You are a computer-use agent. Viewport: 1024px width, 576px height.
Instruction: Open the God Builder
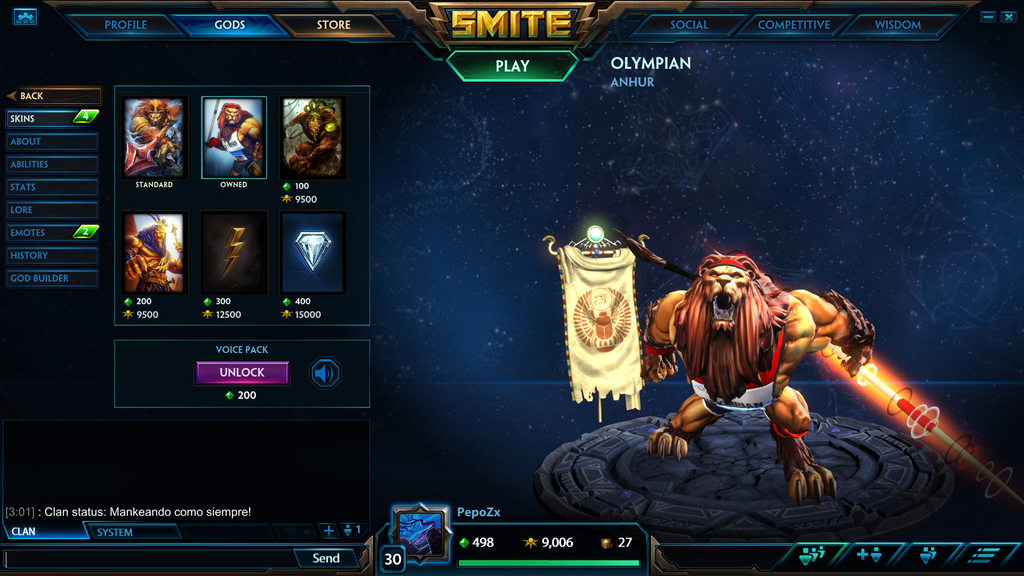52,278
